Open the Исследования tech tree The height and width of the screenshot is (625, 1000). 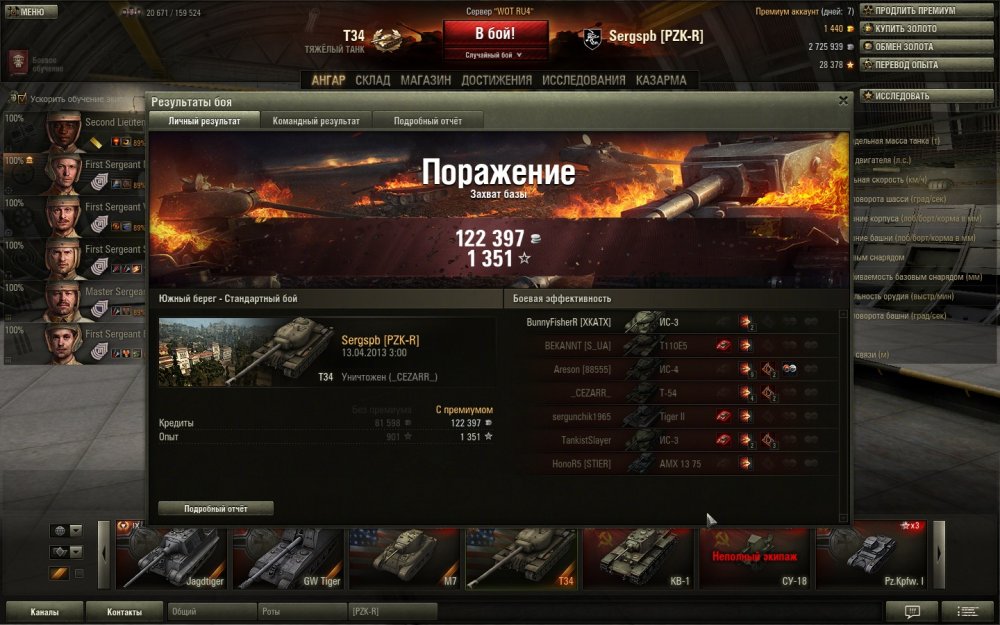pyautogui.click(x=584, y=80)
